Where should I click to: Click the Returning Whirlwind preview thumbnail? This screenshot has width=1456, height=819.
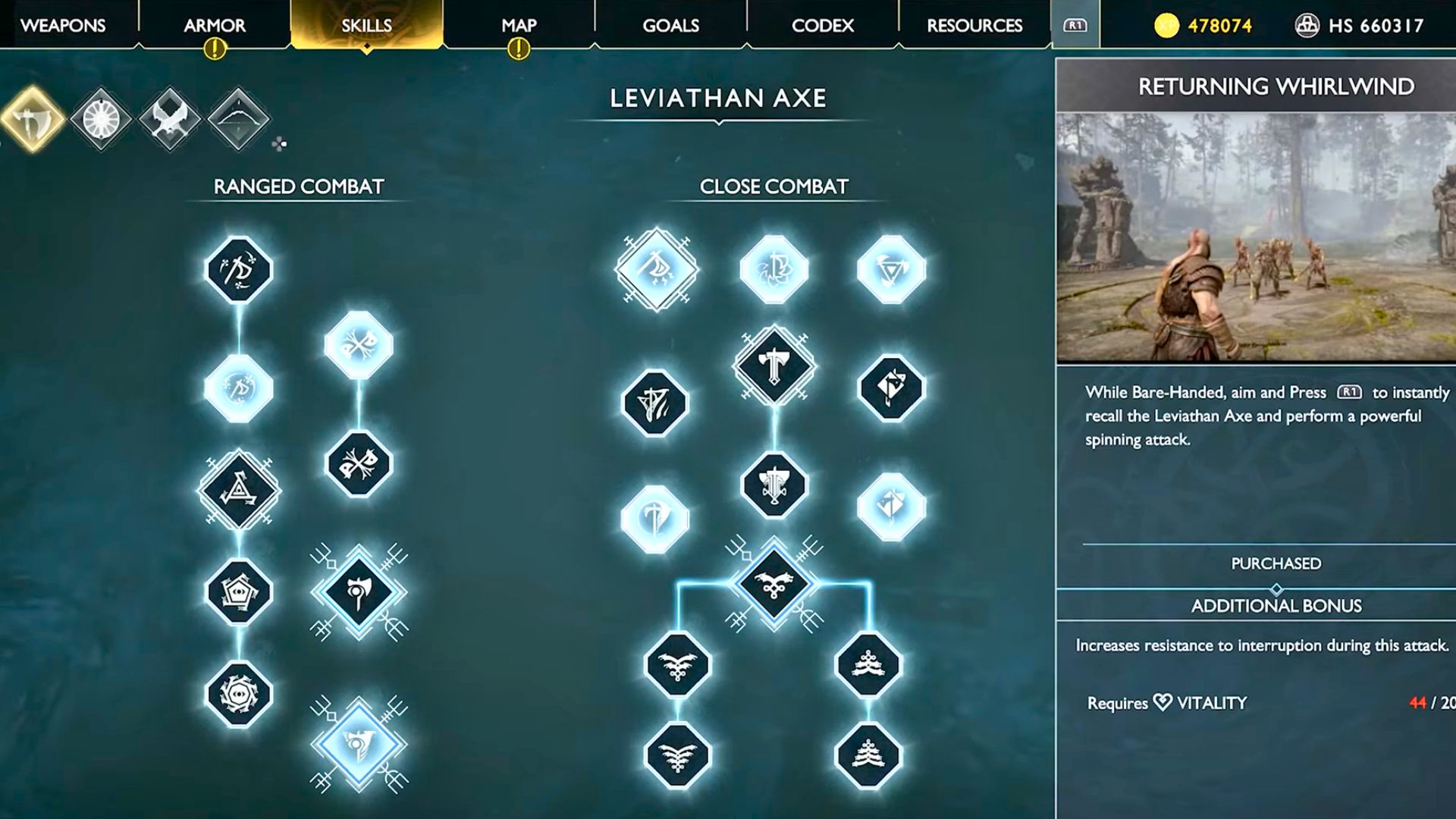point(1256,237)
